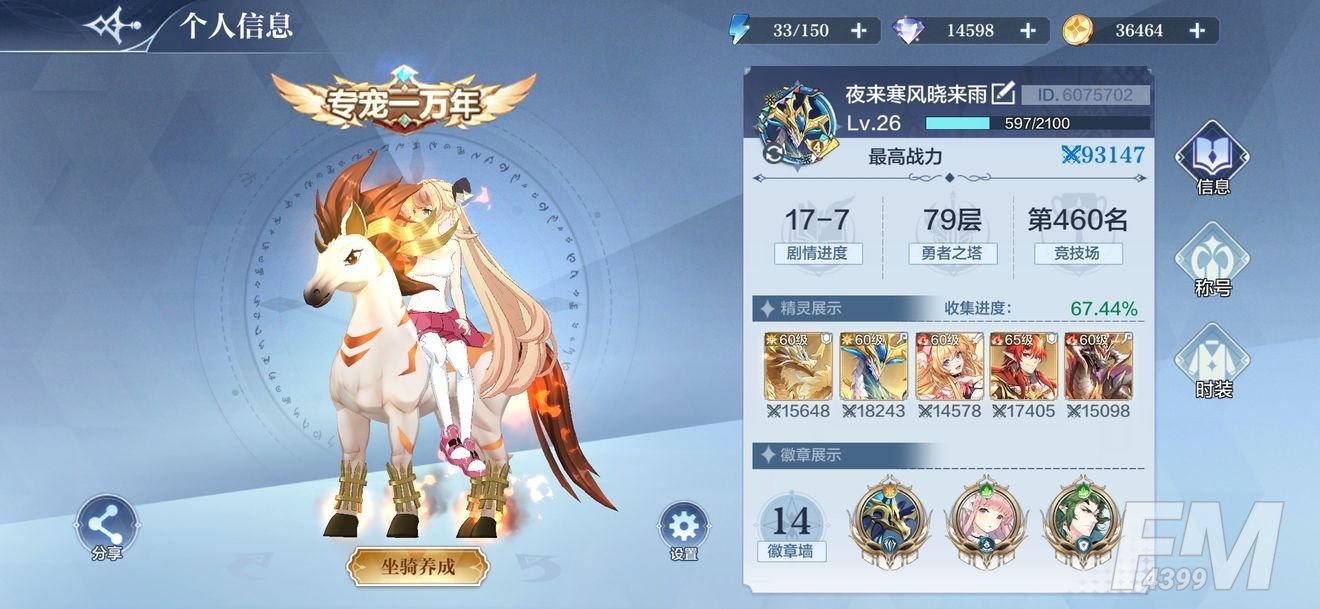Go back using the top-left arrow icon
Image resolution: width=1320 pixels, height=609 pixels.
[114, 27]
